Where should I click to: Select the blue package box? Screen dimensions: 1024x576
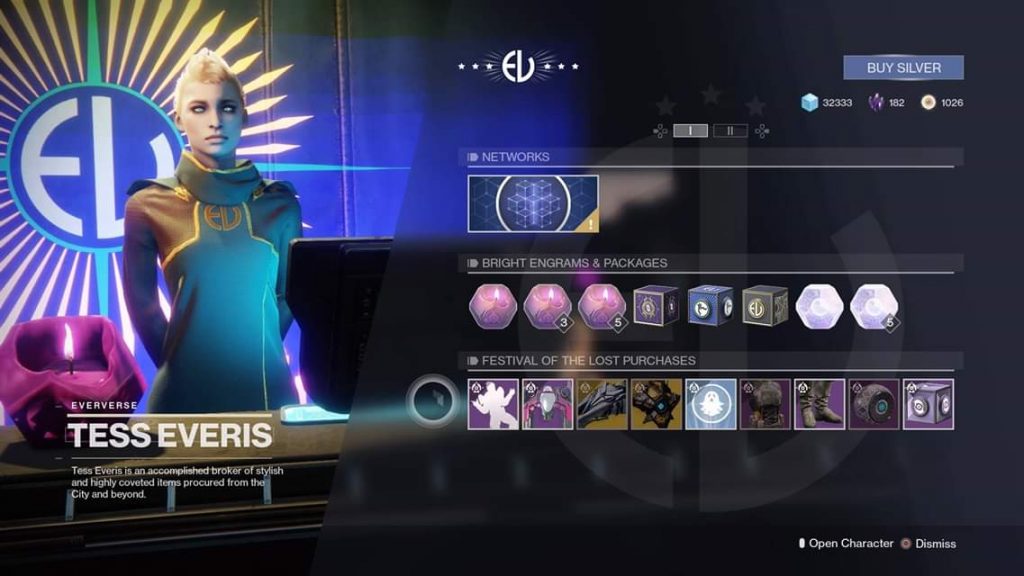[710, 305]
